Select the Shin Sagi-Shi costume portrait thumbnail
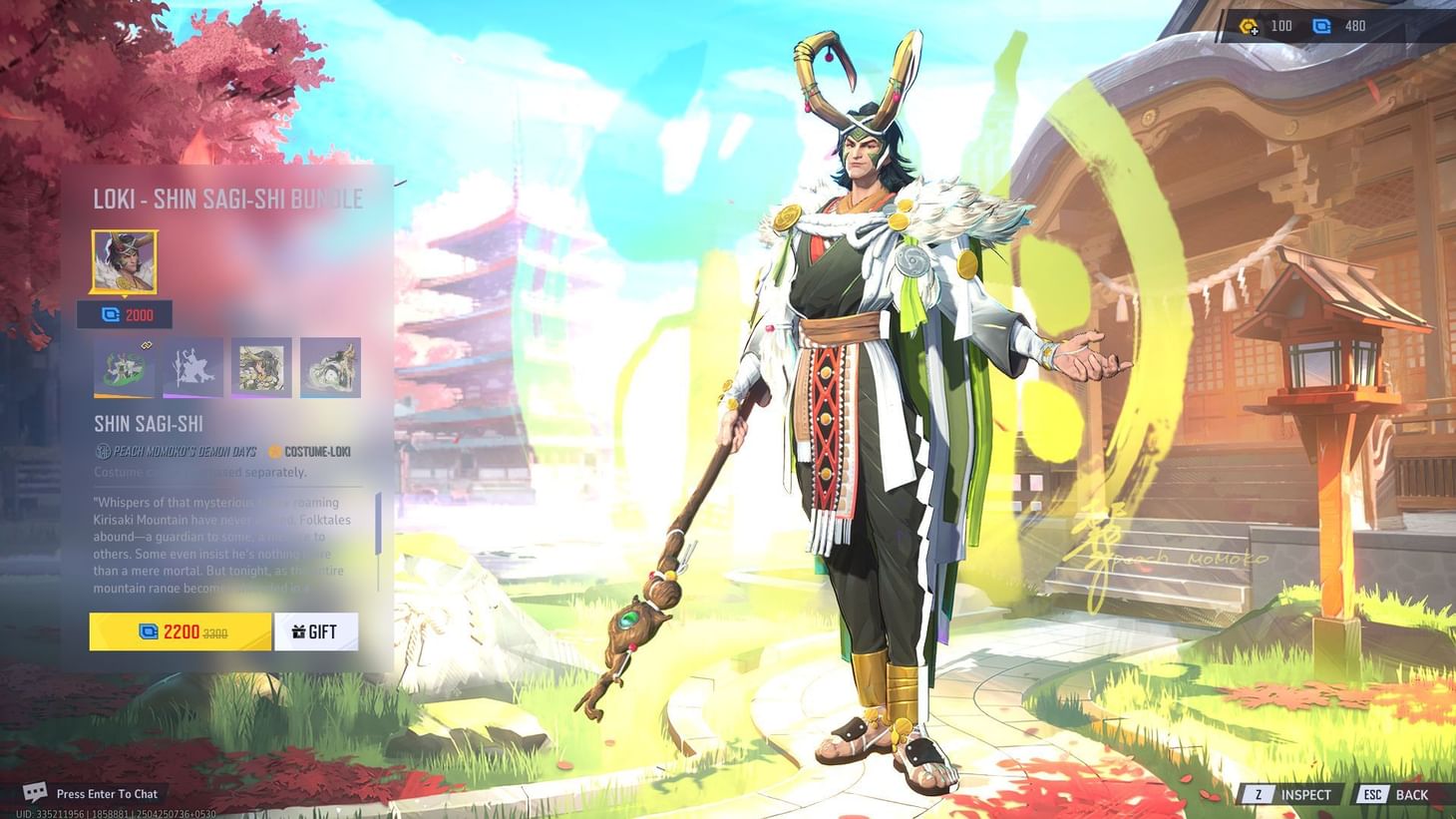Viewport: 1456px width, 819px height. tap(123, 261)
